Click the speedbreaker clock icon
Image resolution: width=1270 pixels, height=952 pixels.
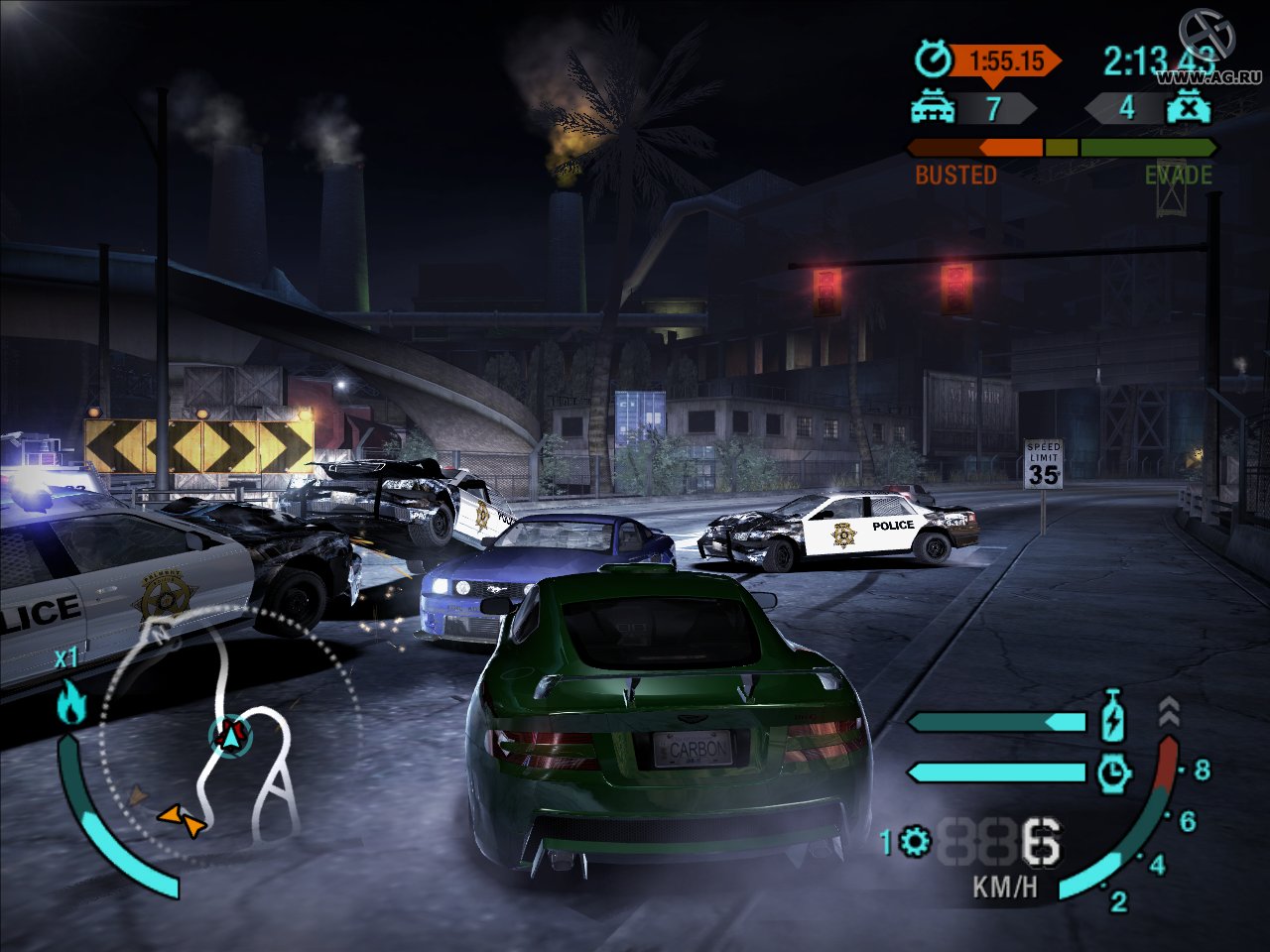1114,772
